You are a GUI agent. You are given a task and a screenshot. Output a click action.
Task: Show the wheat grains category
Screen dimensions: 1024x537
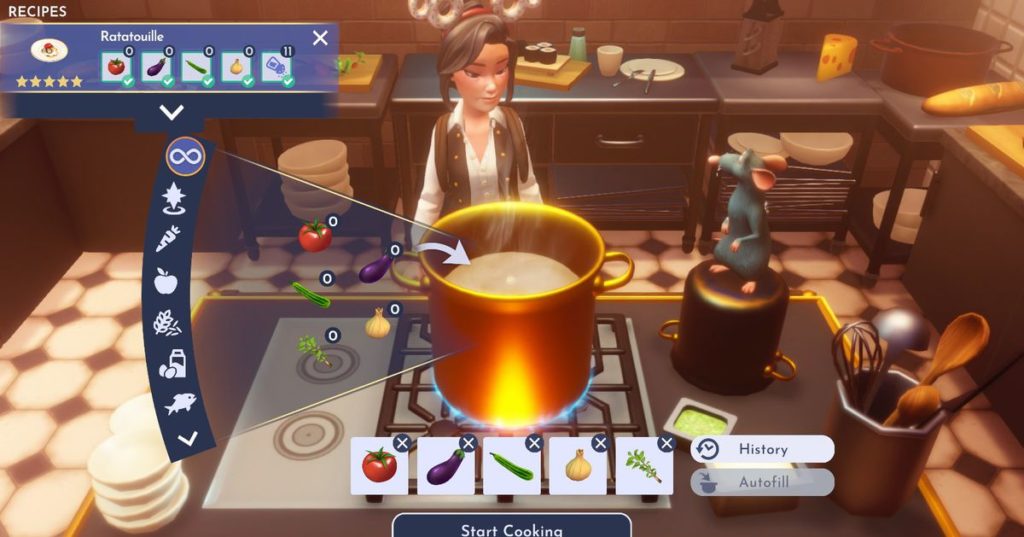point(166,322)
